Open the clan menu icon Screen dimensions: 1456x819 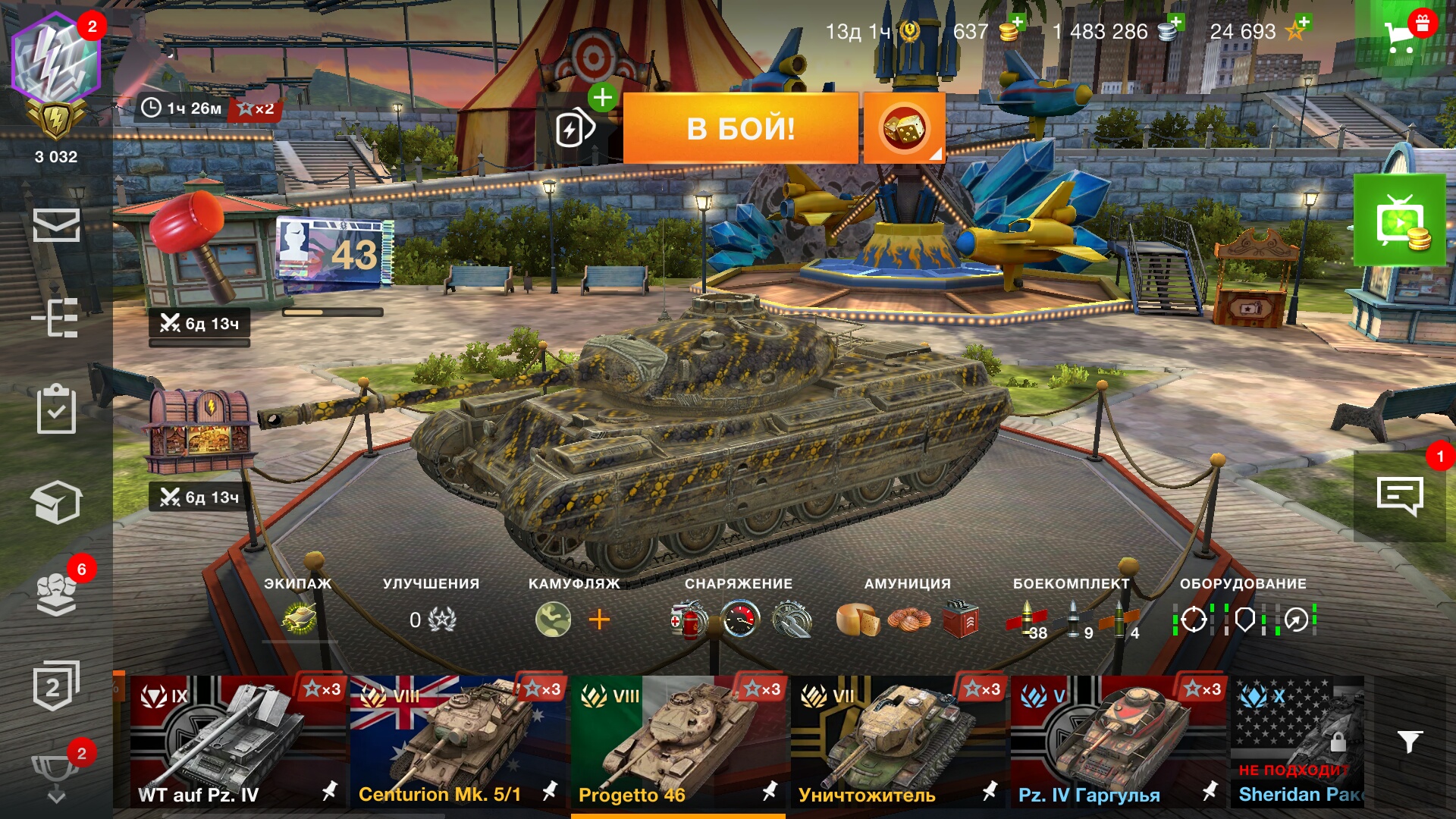[x=56, y=593]
